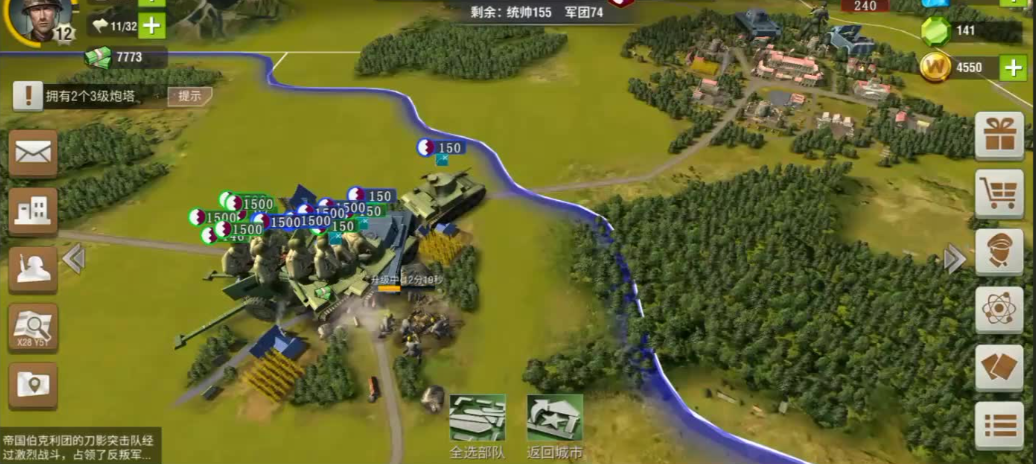This screenshot has height=464, width=1036.
Task: Open the map coordinate search
Action: (x=33, y=326)
